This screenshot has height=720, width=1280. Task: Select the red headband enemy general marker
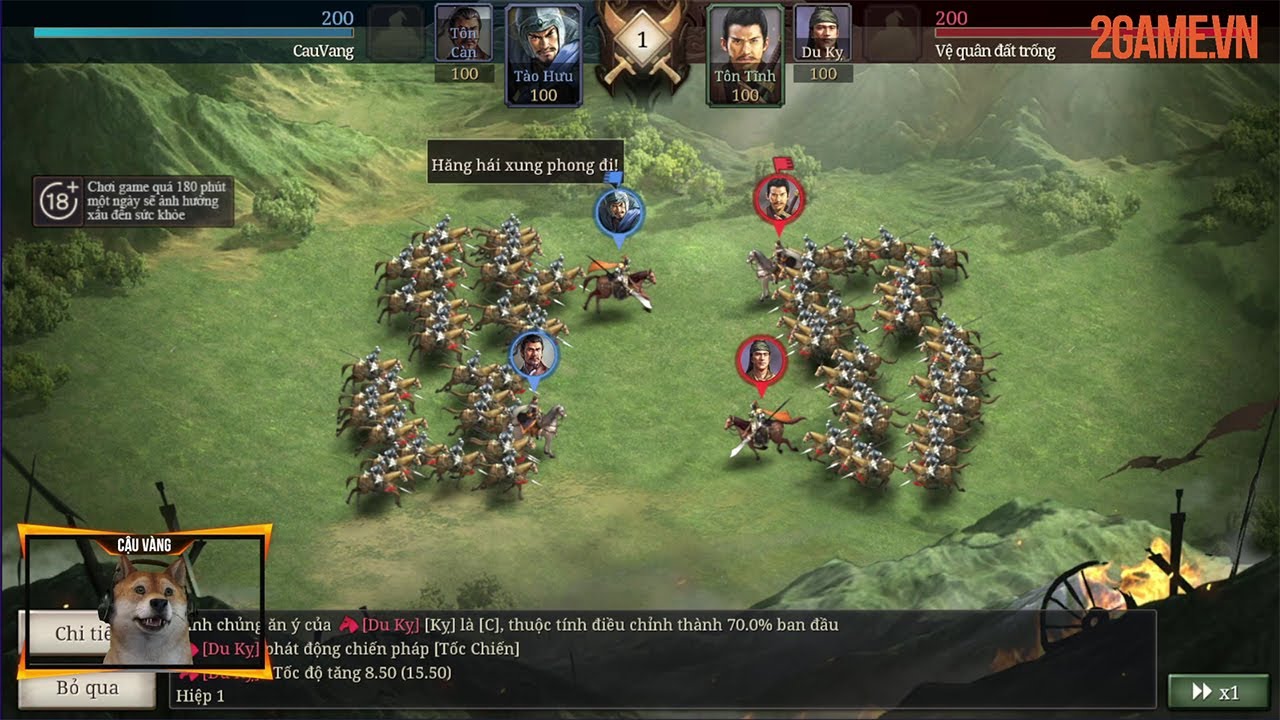762,362
